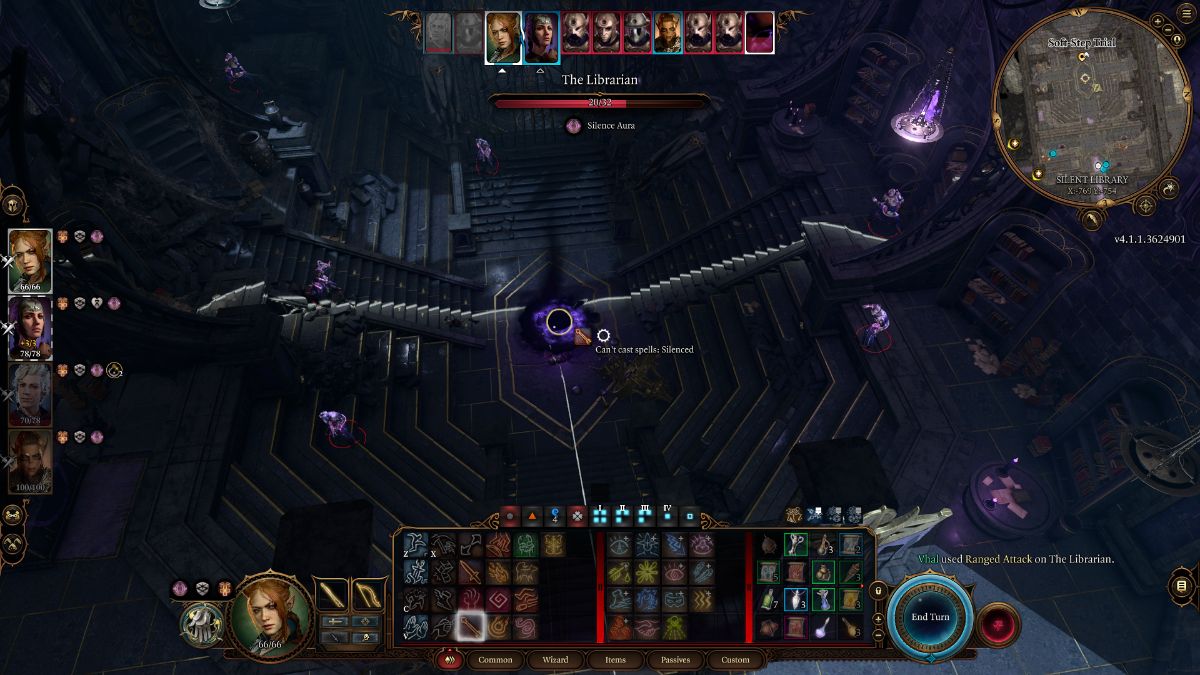Select the second party member's portrait
The image size is (1200, 675).
[30, 327]
